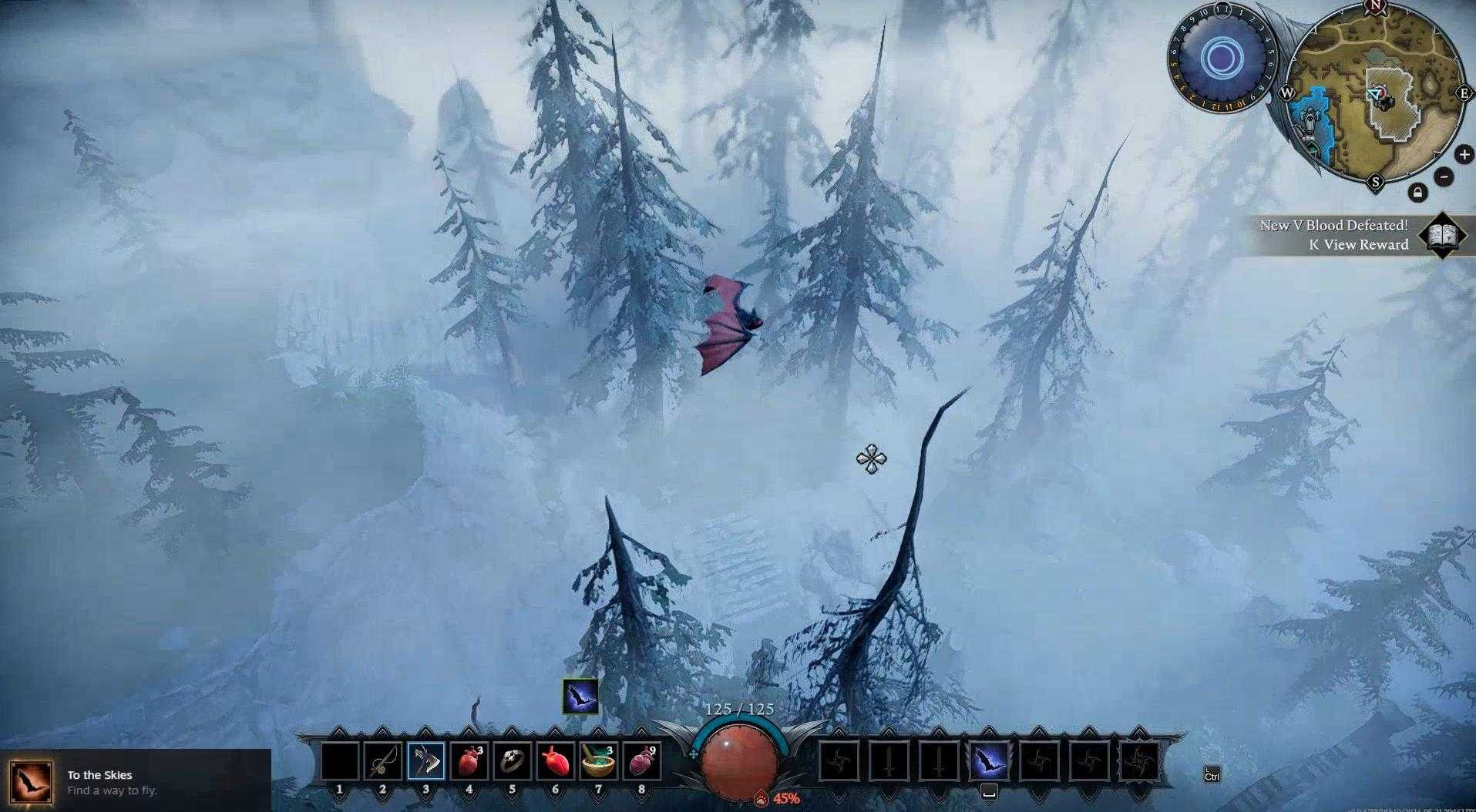Open the To the Skies achievement popup
This screenshot has height=812, width=1476.
tap(135, 780)
